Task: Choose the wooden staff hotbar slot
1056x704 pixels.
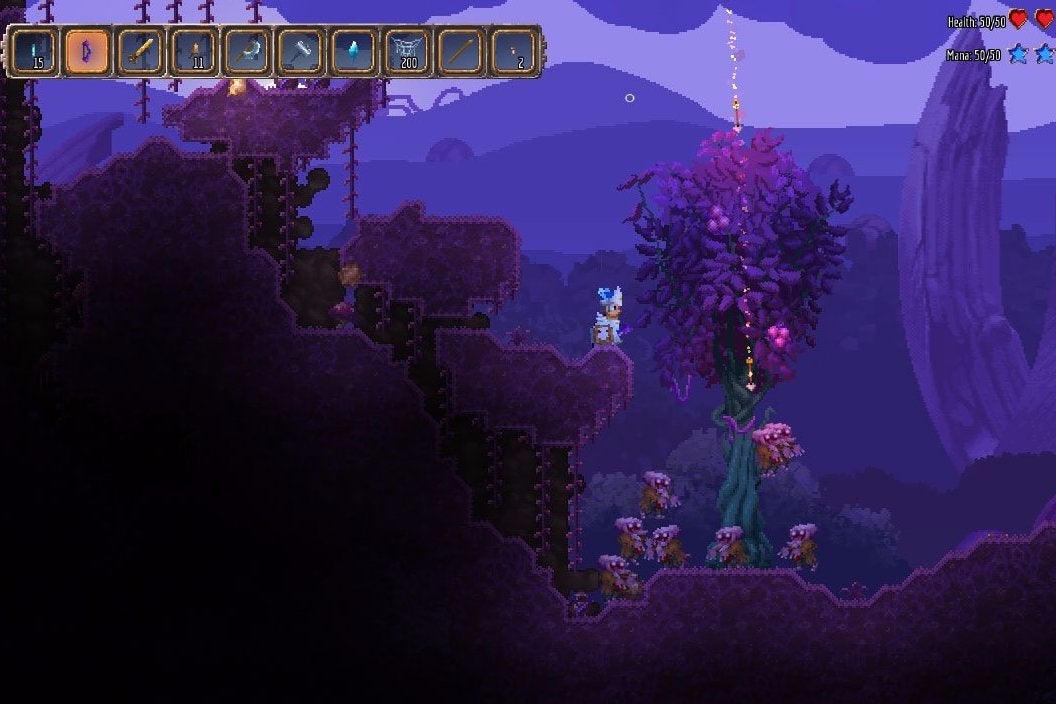Action: pyautogui.click(x=460, y=52)
